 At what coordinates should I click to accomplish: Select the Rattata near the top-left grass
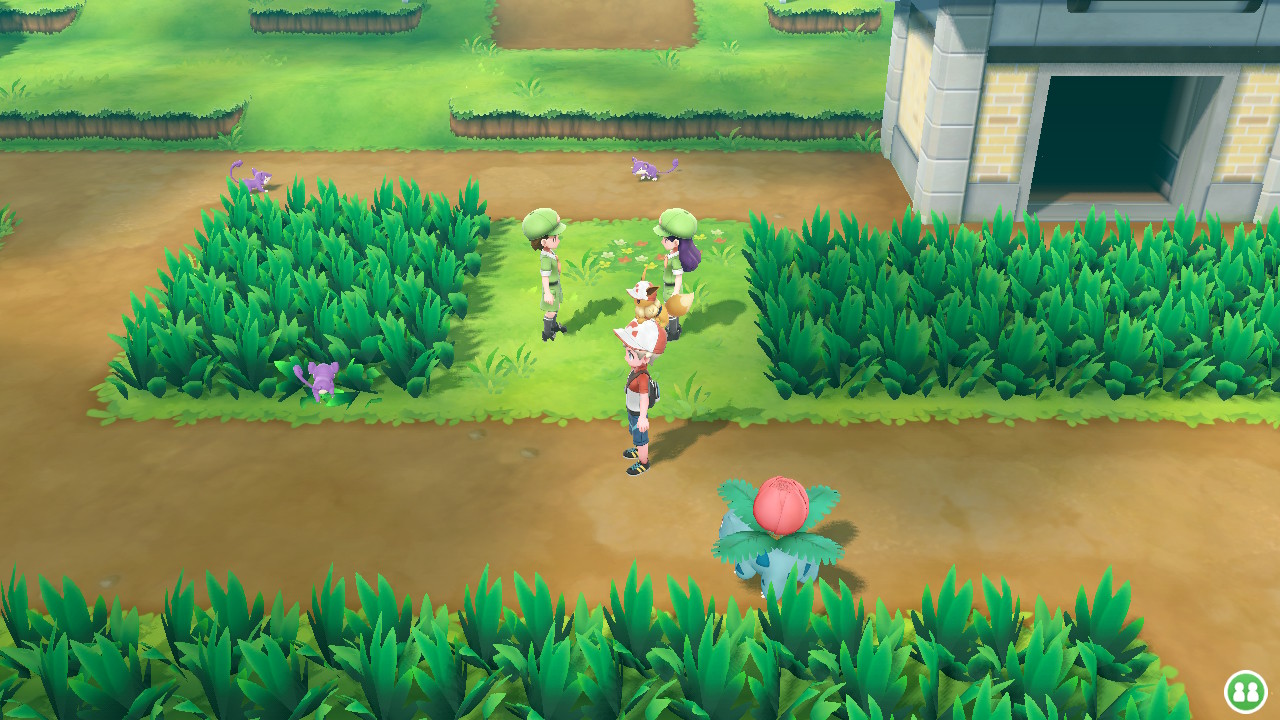tap(253, 180)
